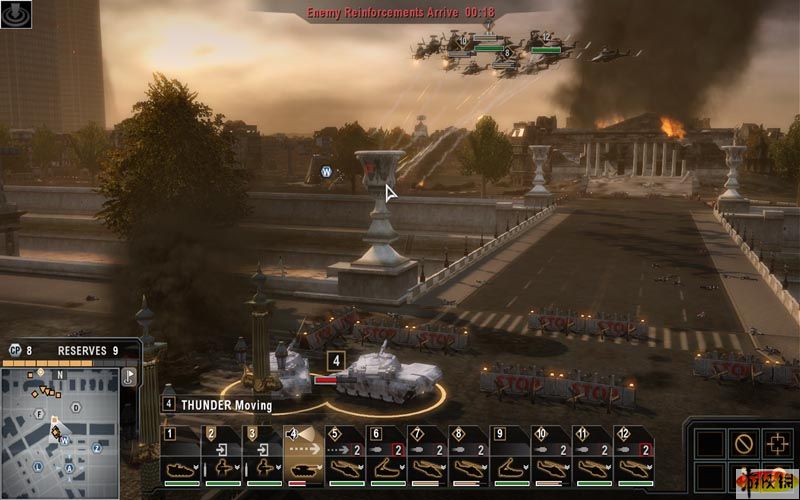Screen dimensions: 800x500
Task: Click the floating W waypoint marker
Action: (326, 171)
